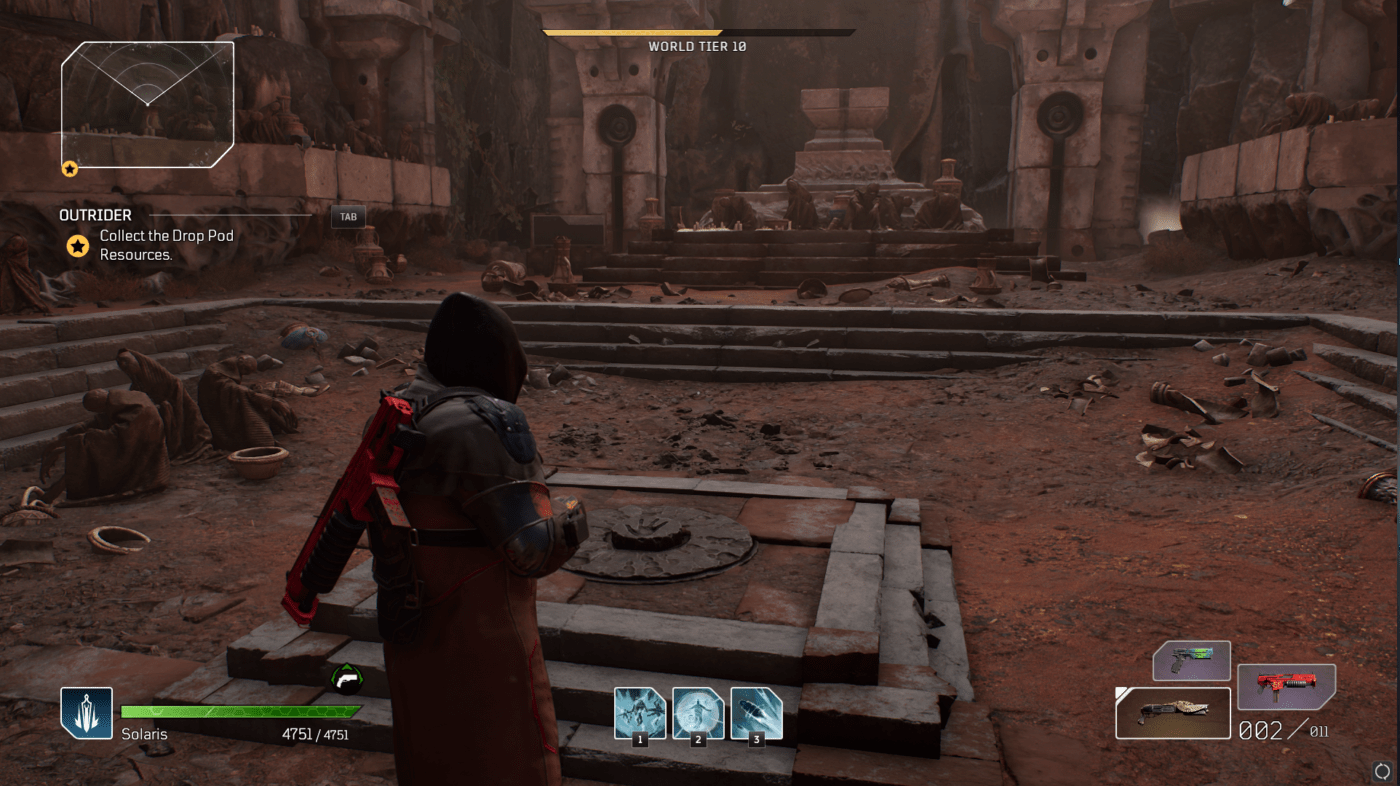This screenshot has width=1400, height=786.
Task: Click the star marker below the minimap
Action: click(x=69, y=167)
